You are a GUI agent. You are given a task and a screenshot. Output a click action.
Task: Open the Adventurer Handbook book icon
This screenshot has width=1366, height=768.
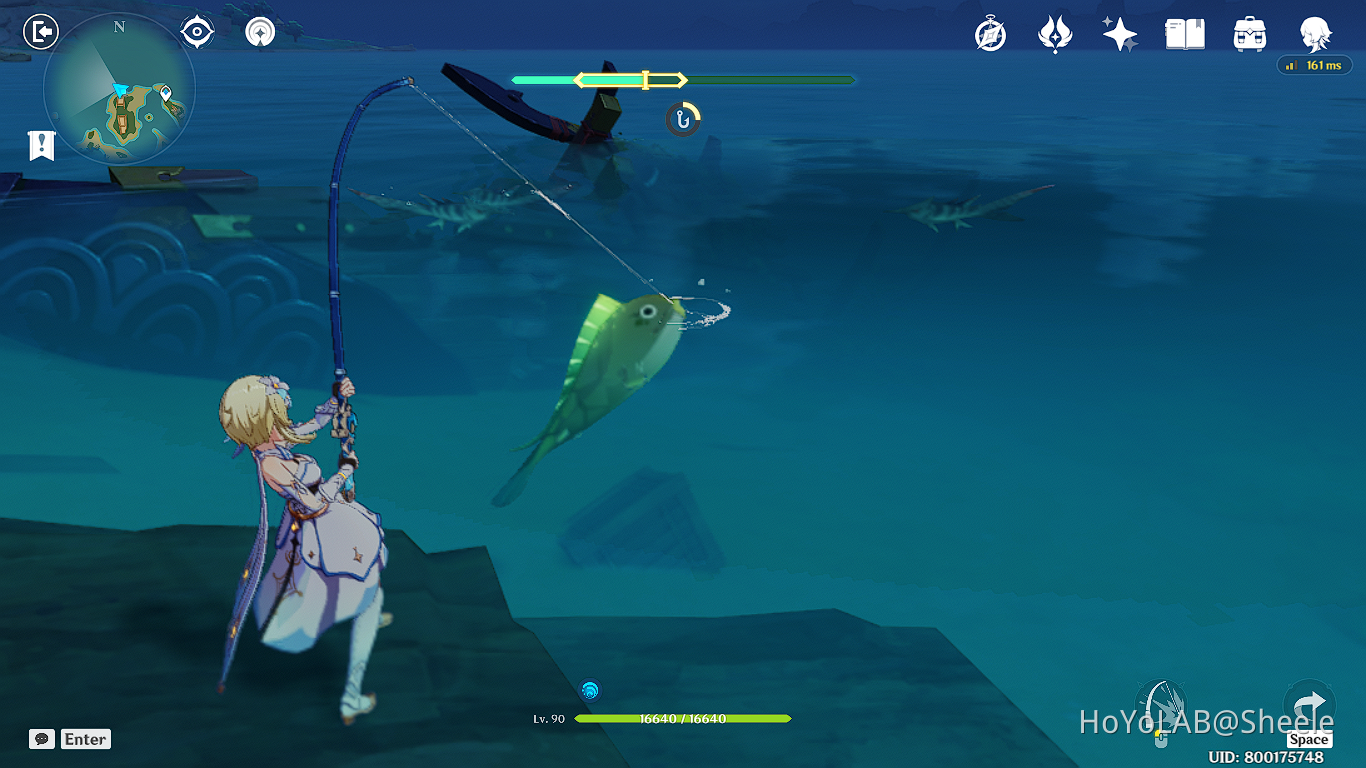[1184, 33]
